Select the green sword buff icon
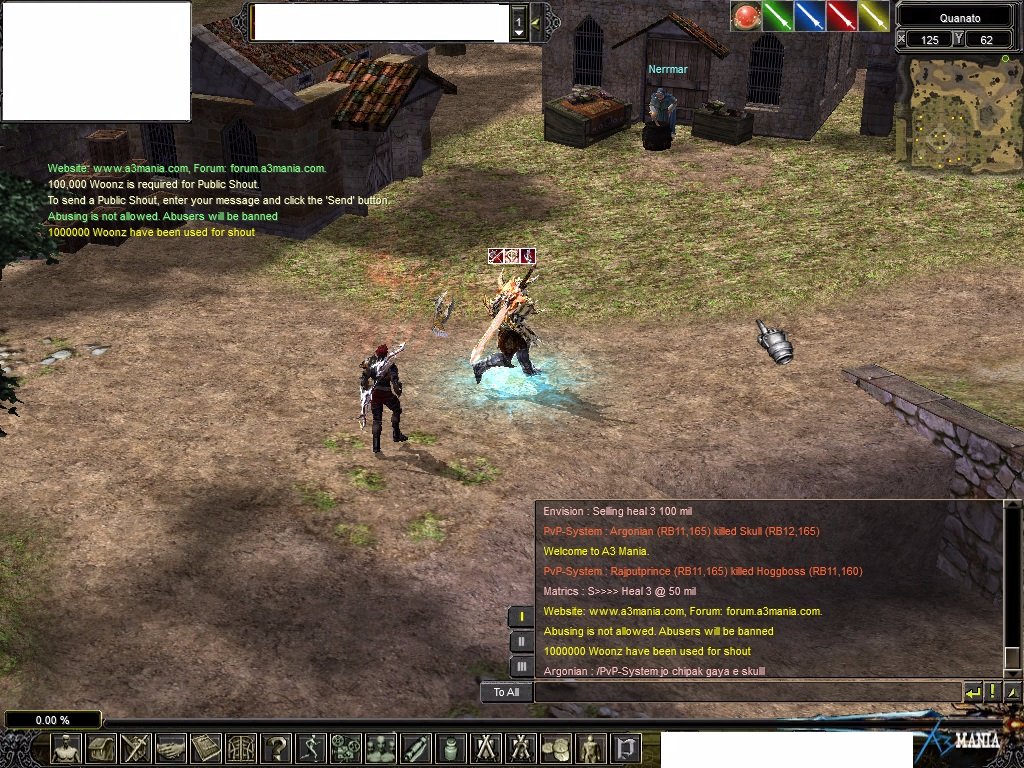The width and height of the screenshot is (1024, 768). (x=778, y=16)
